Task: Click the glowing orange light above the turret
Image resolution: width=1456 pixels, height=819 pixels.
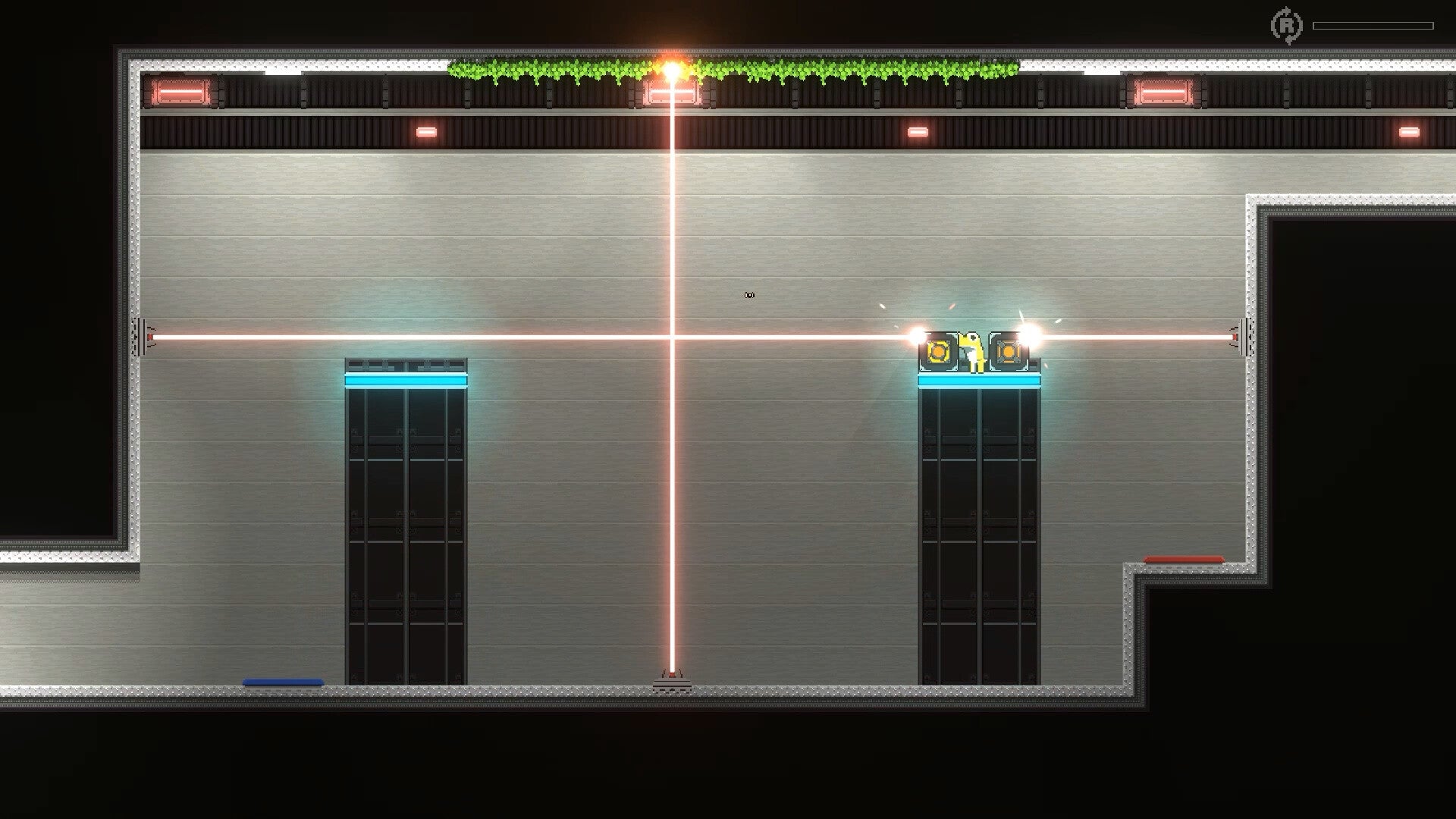Action: (x=670, y=68)
